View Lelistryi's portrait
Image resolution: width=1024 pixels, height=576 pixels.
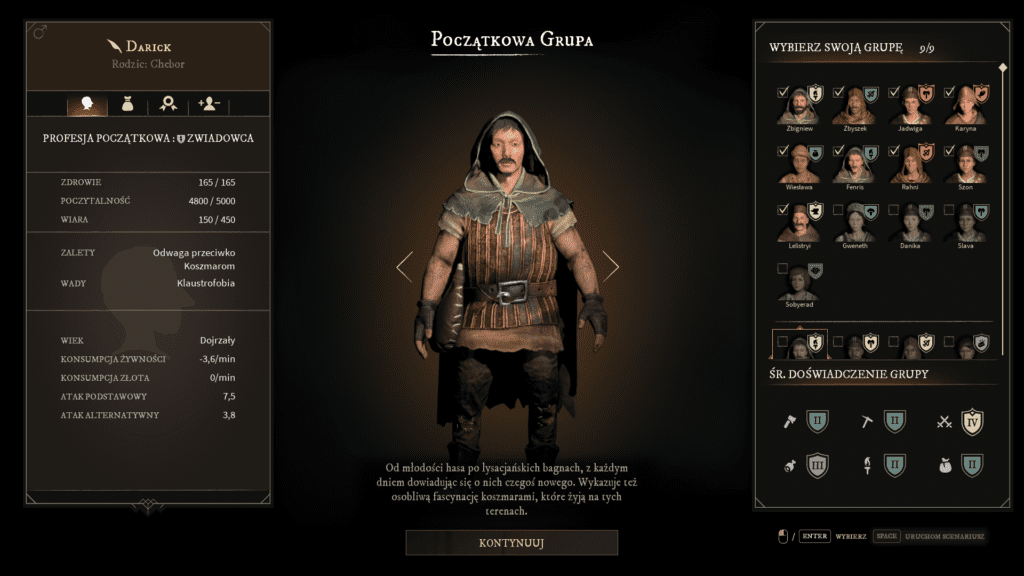coord(798,225)
